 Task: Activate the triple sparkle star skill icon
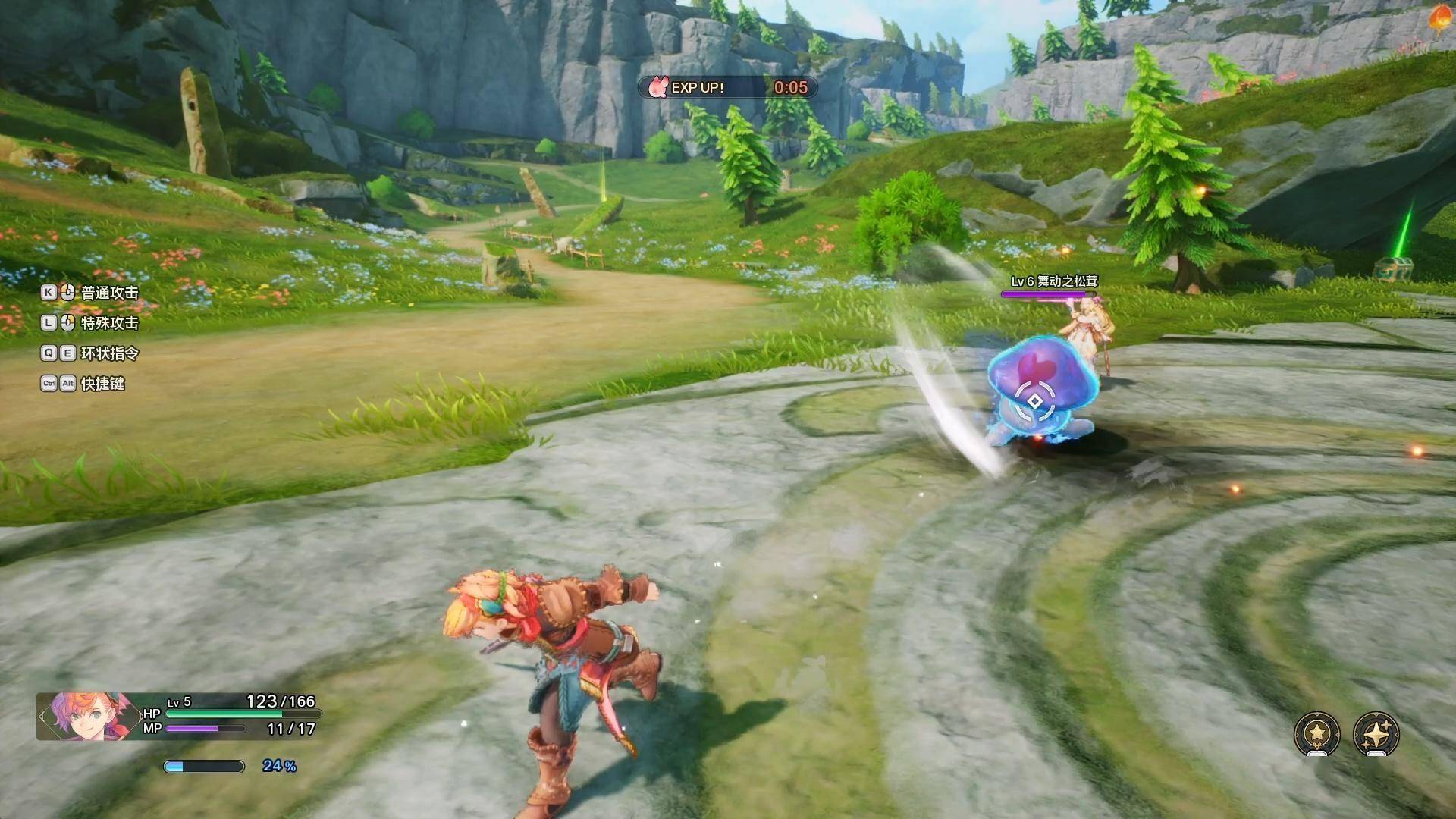click(x=1376, y=733)
